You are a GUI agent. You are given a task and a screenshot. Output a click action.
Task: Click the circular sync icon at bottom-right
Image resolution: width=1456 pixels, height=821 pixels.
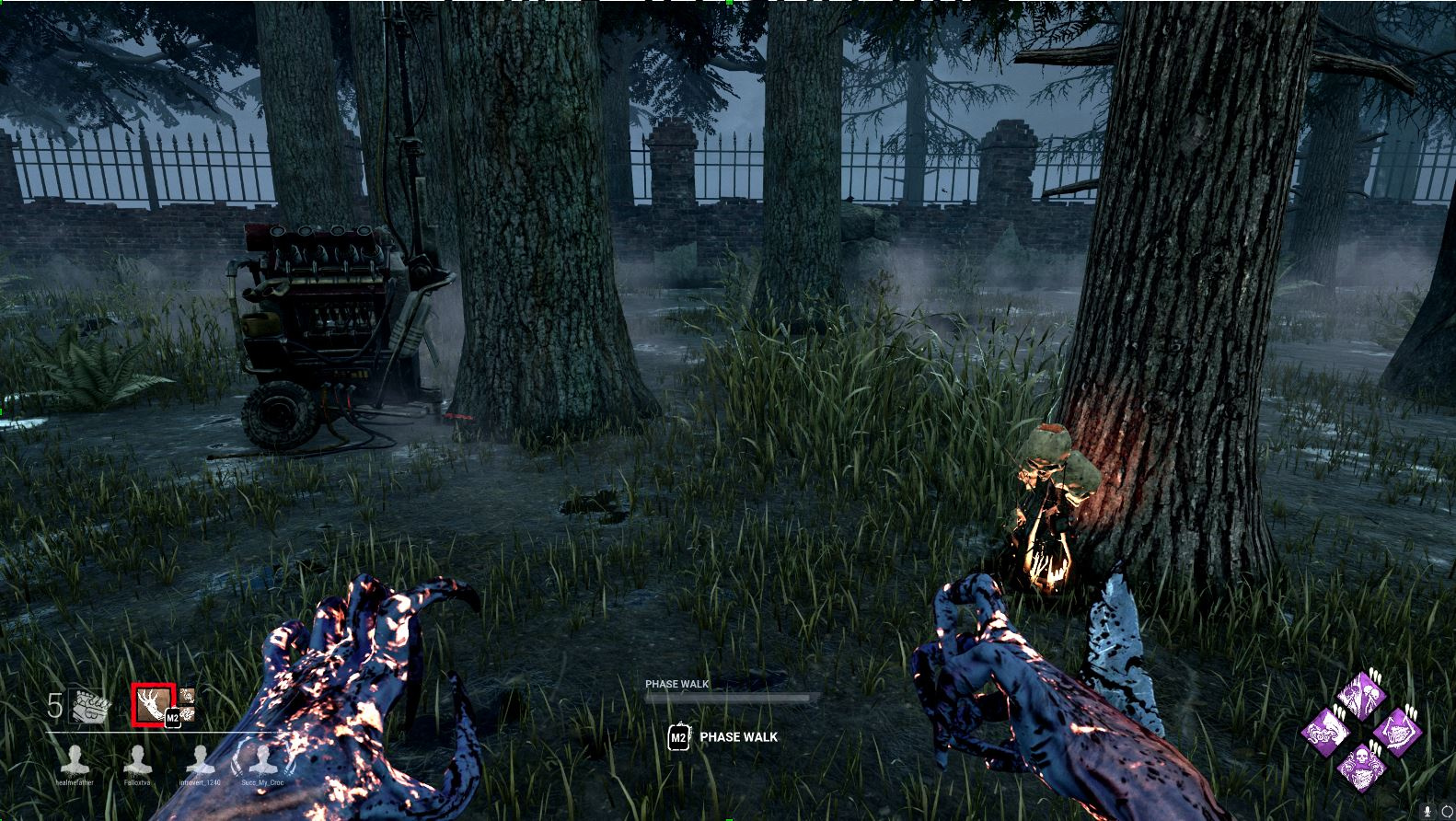(x=1447, y=812)
